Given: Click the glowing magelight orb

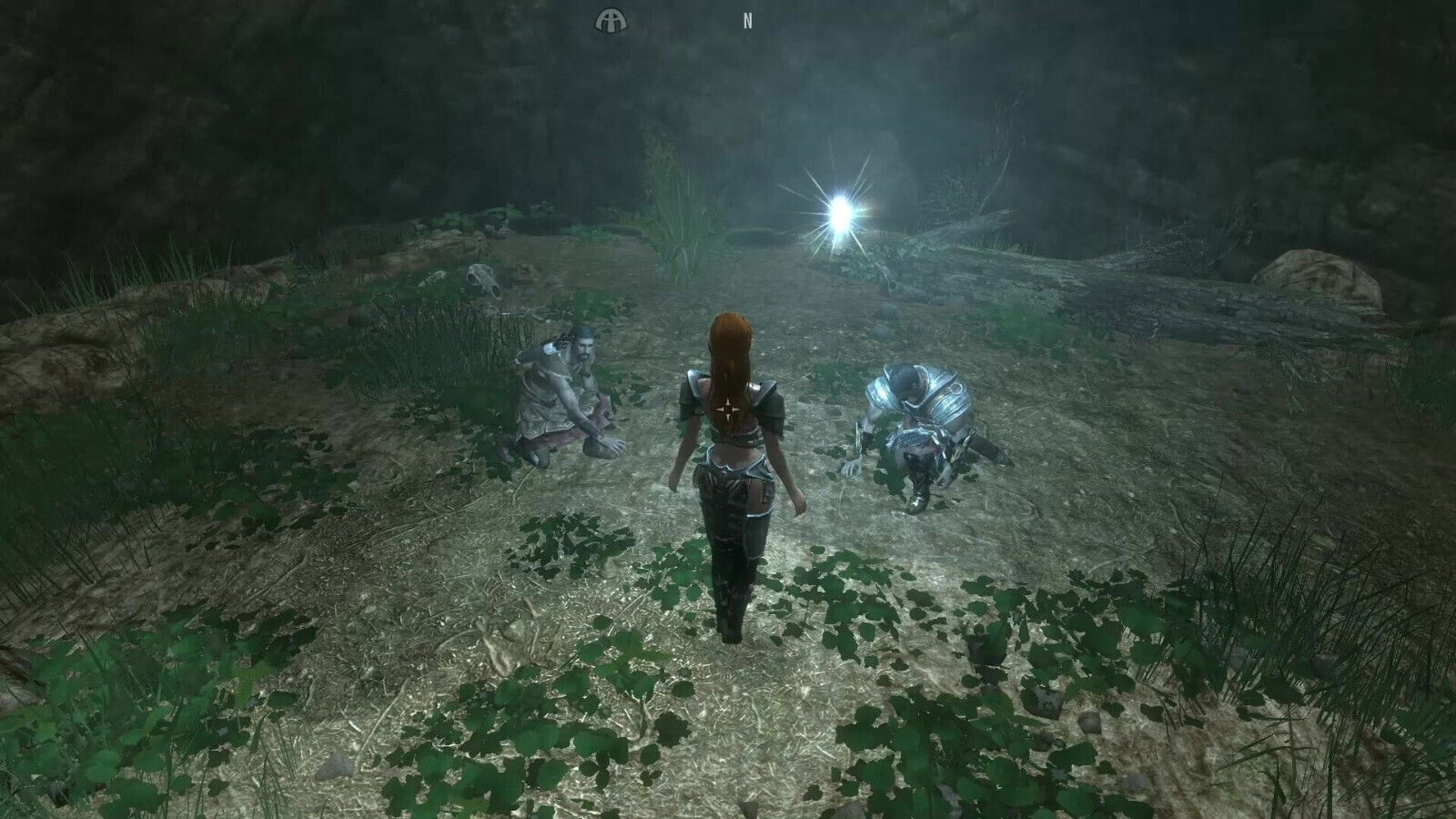Looking at the screenshot, I should coord(839,214).
